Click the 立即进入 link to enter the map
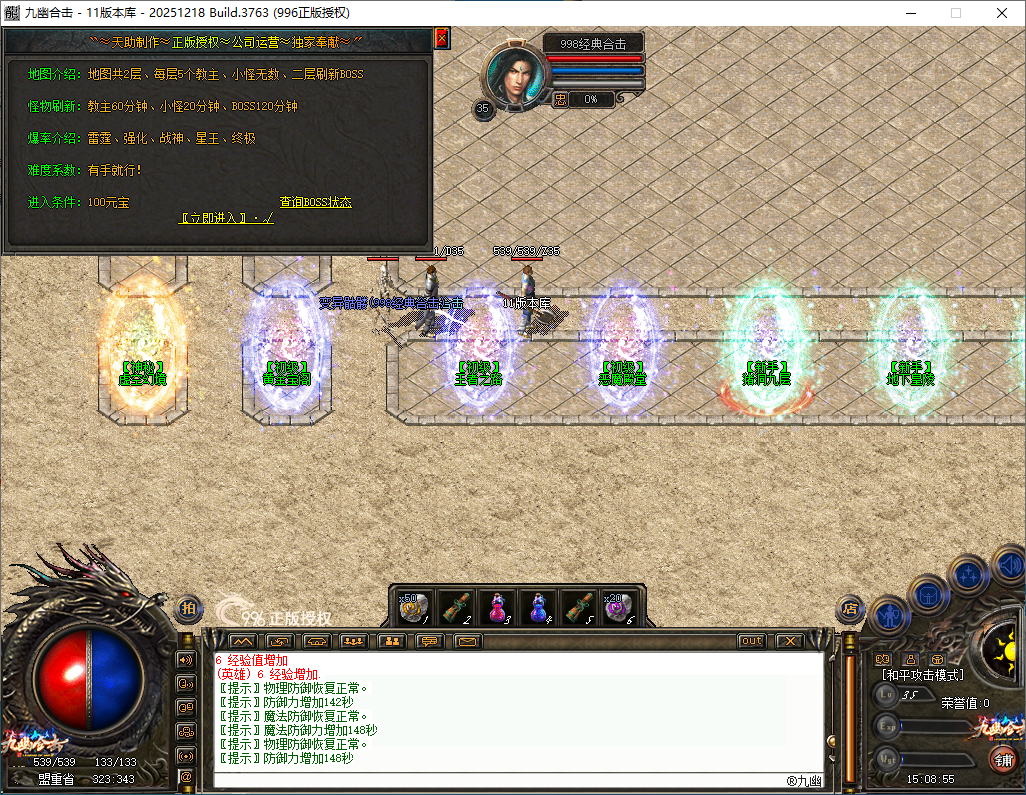The height and width of the screenshot is (795, 1026). point(226,217)
